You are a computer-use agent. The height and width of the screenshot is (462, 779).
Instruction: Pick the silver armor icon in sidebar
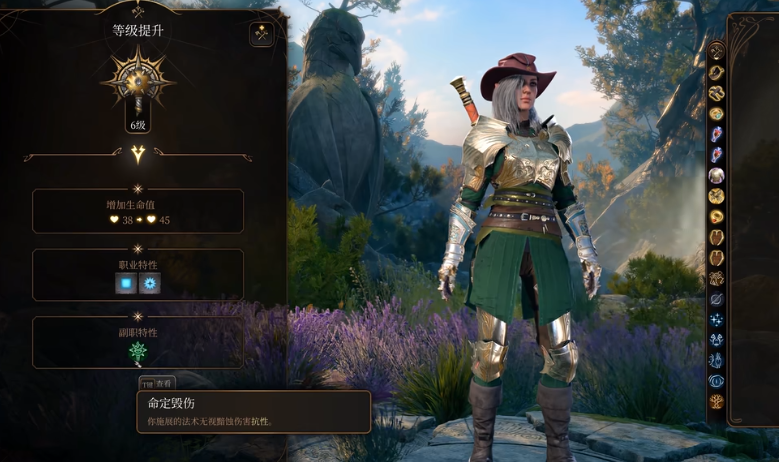tap(716, 176)
